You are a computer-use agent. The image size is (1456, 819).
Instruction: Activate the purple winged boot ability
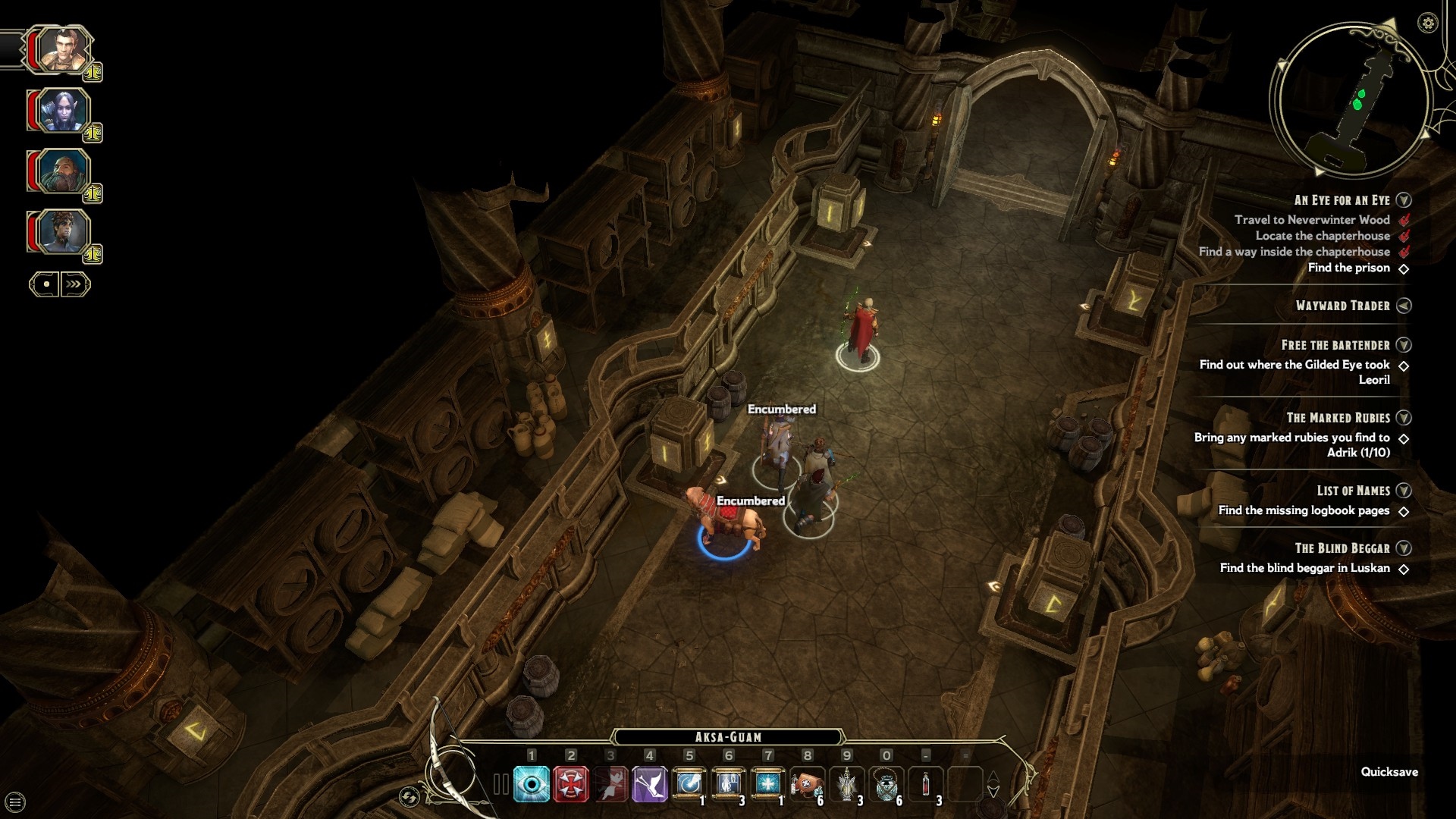(x=650, y=783)
